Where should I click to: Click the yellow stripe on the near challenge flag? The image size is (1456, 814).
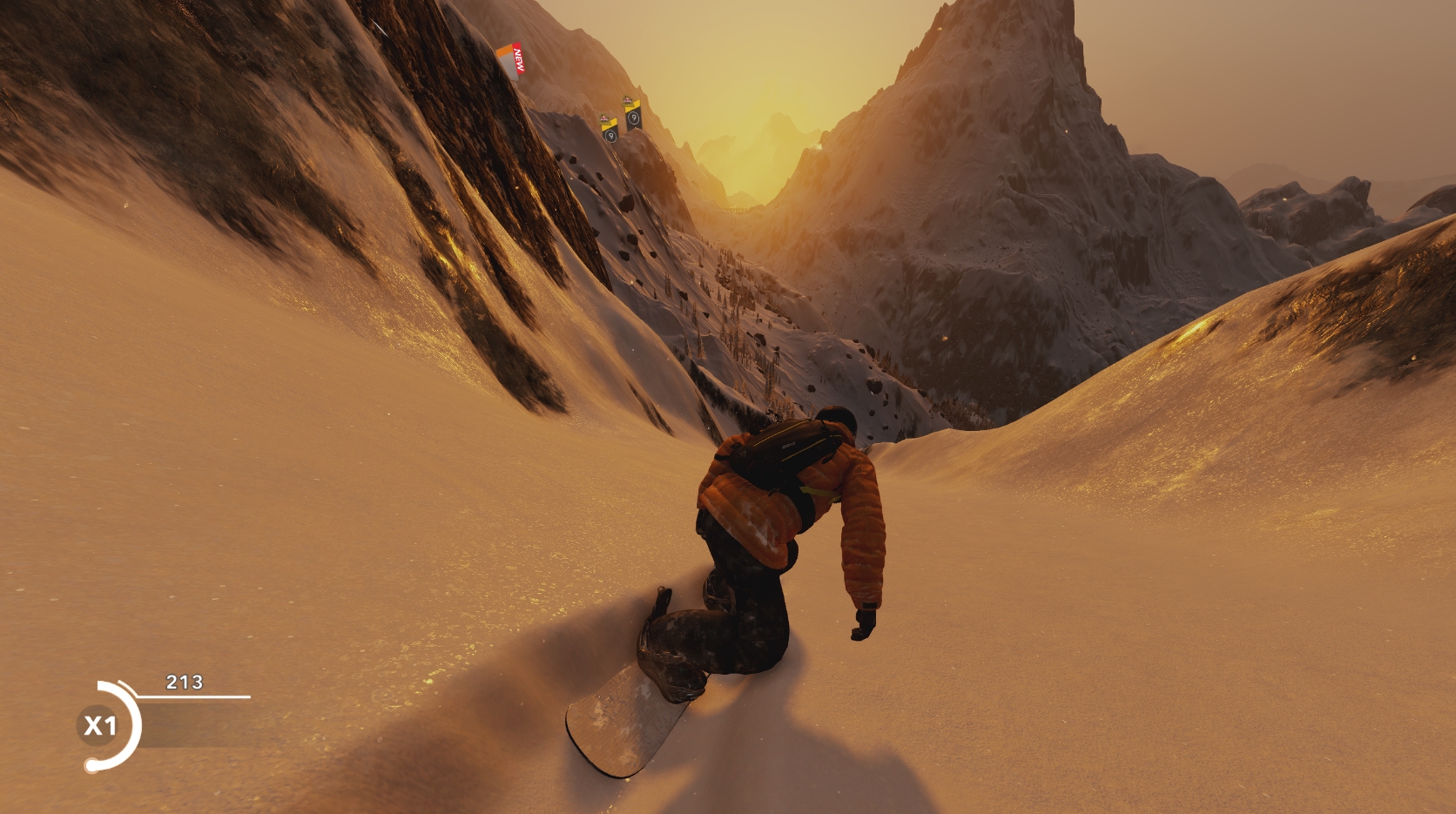[x=633, y=107]
